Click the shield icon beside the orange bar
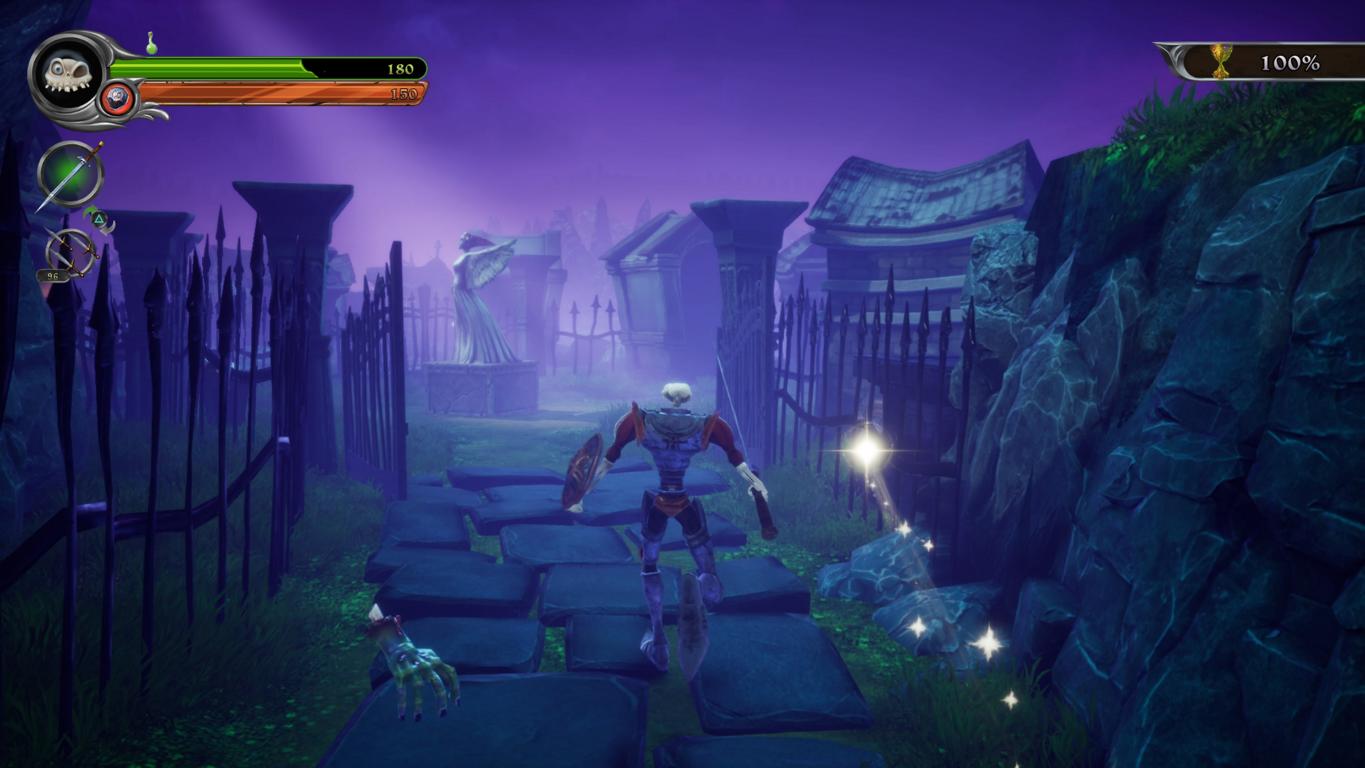 pos(118,98)
